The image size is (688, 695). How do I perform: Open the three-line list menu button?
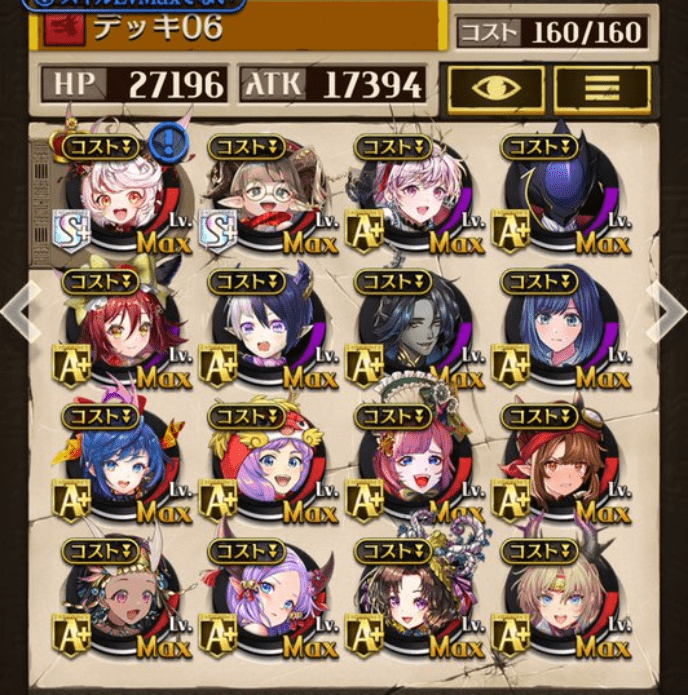tap(602, 90)
